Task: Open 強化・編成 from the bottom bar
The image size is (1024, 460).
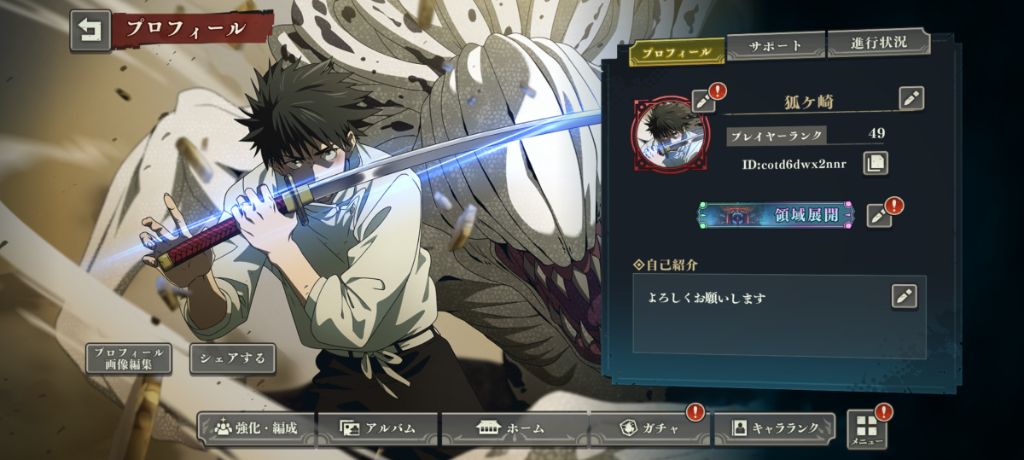Action: [x=256, y=428]
